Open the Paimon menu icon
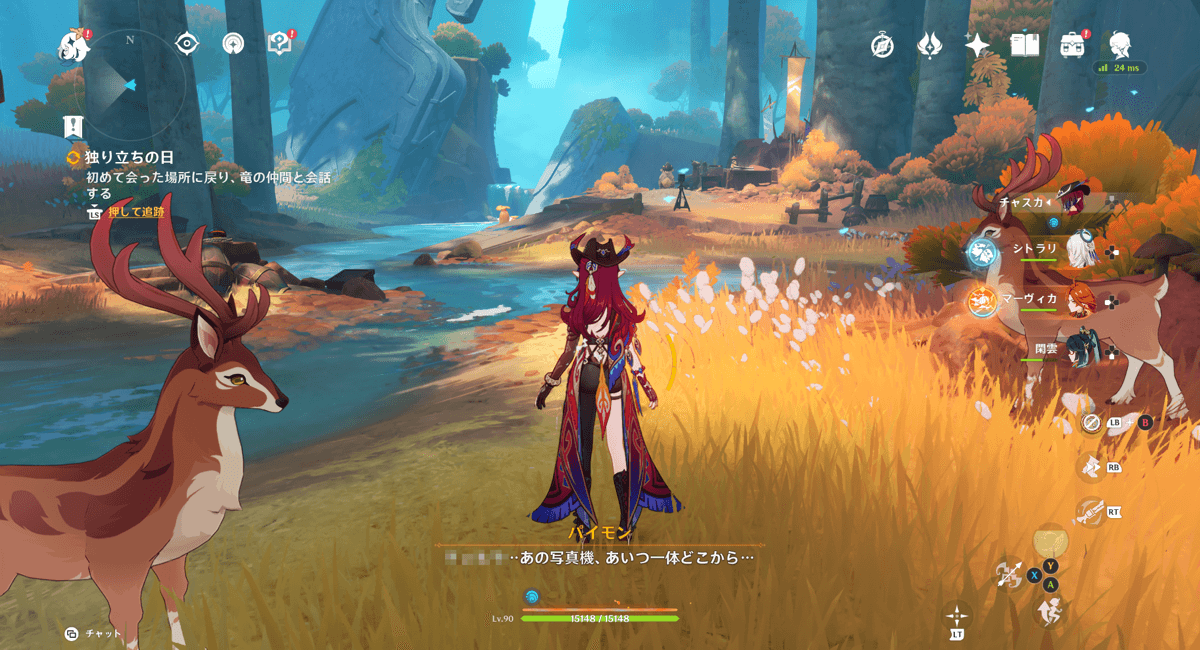The image size is (1200, 650). pyautogui.click(x=73, y=44)
